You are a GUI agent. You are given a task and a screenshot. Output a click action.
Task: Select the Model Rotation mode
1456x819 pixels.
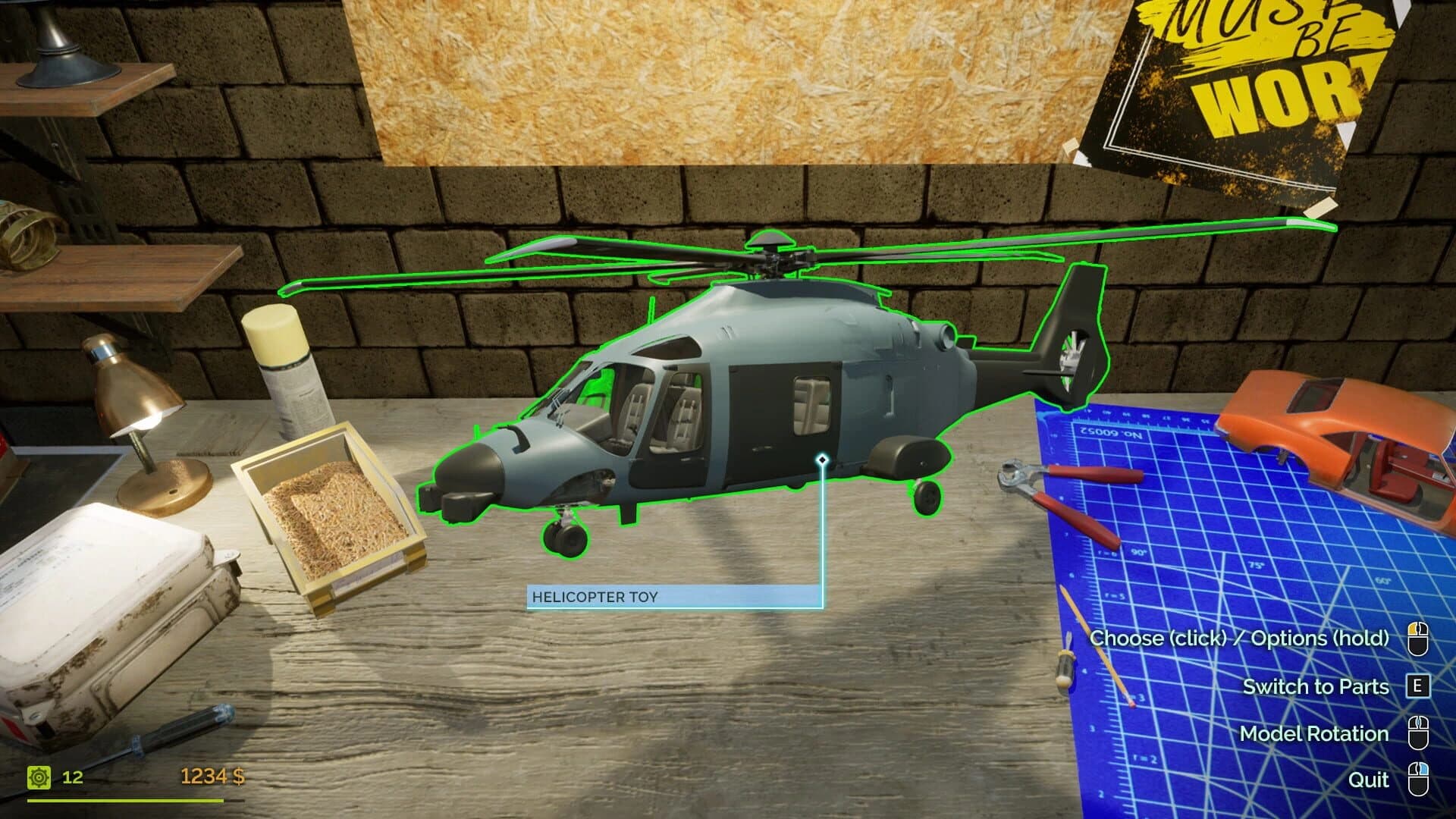coord(1314,733)
